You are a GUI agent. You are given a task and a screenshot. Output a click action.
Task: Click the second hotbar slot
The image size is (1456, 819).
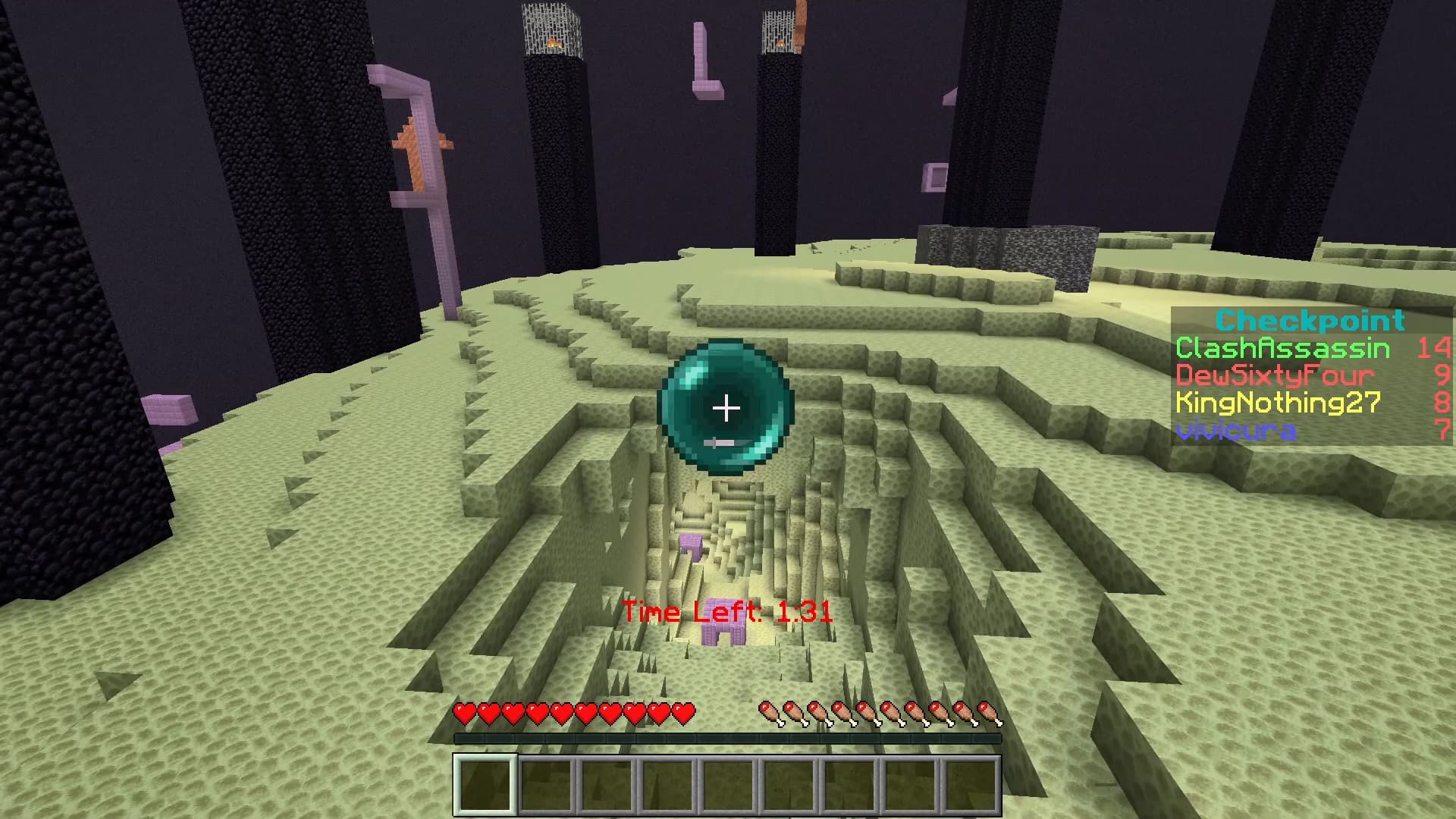point(547,786)
